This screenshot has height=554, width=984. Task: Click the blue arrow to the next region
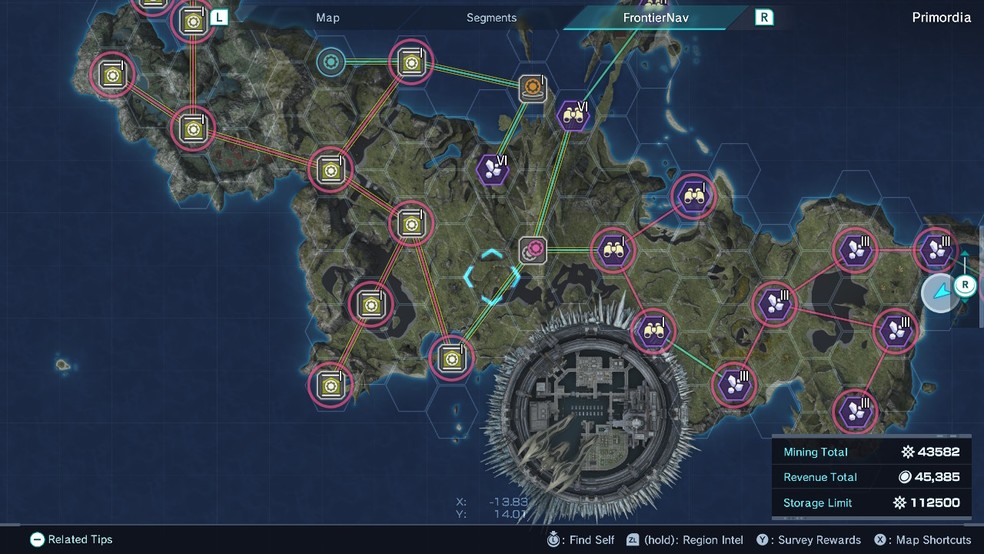[x=940, y=294]
